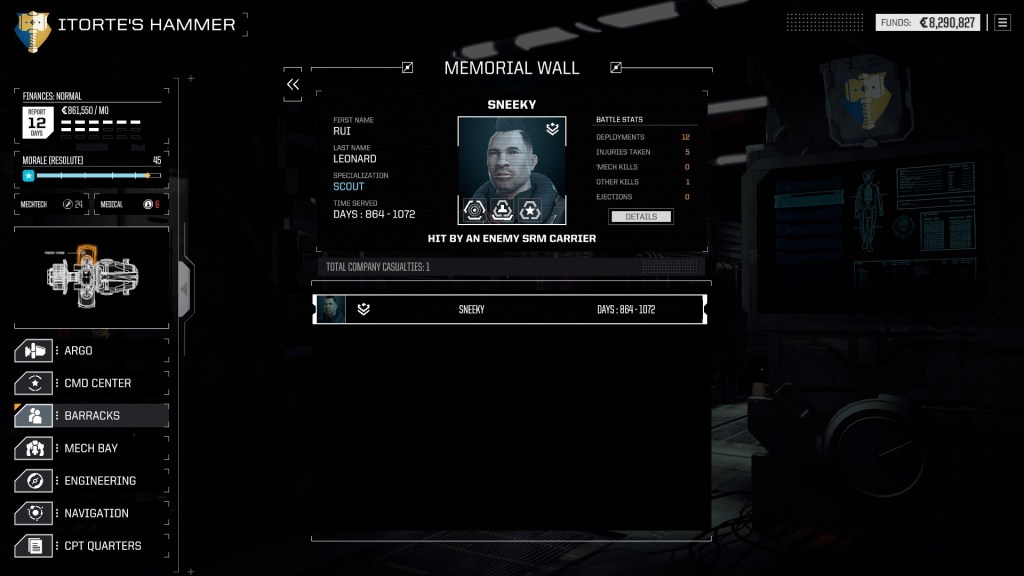Screen dimensions: 1024x576
Task: Go back with the double-arrow button
Action: (293, 85)
